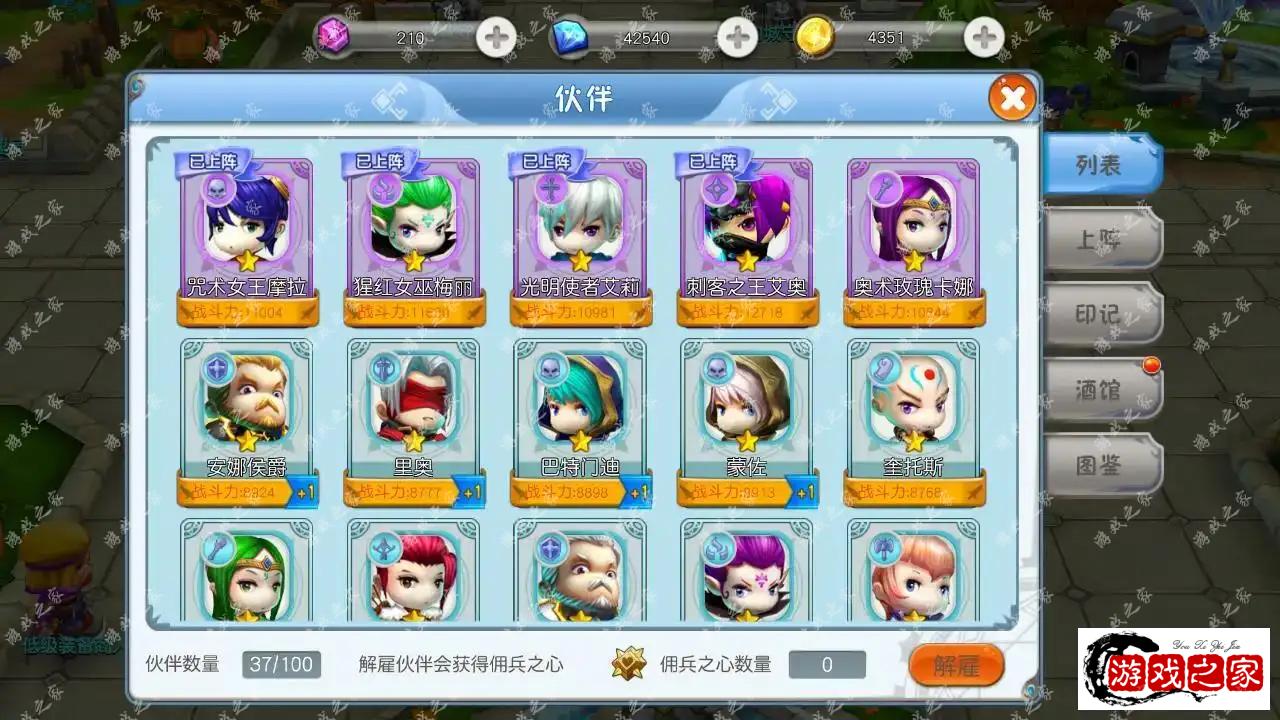
Task: Switch to the 列表 tab
Action: 1100,165
